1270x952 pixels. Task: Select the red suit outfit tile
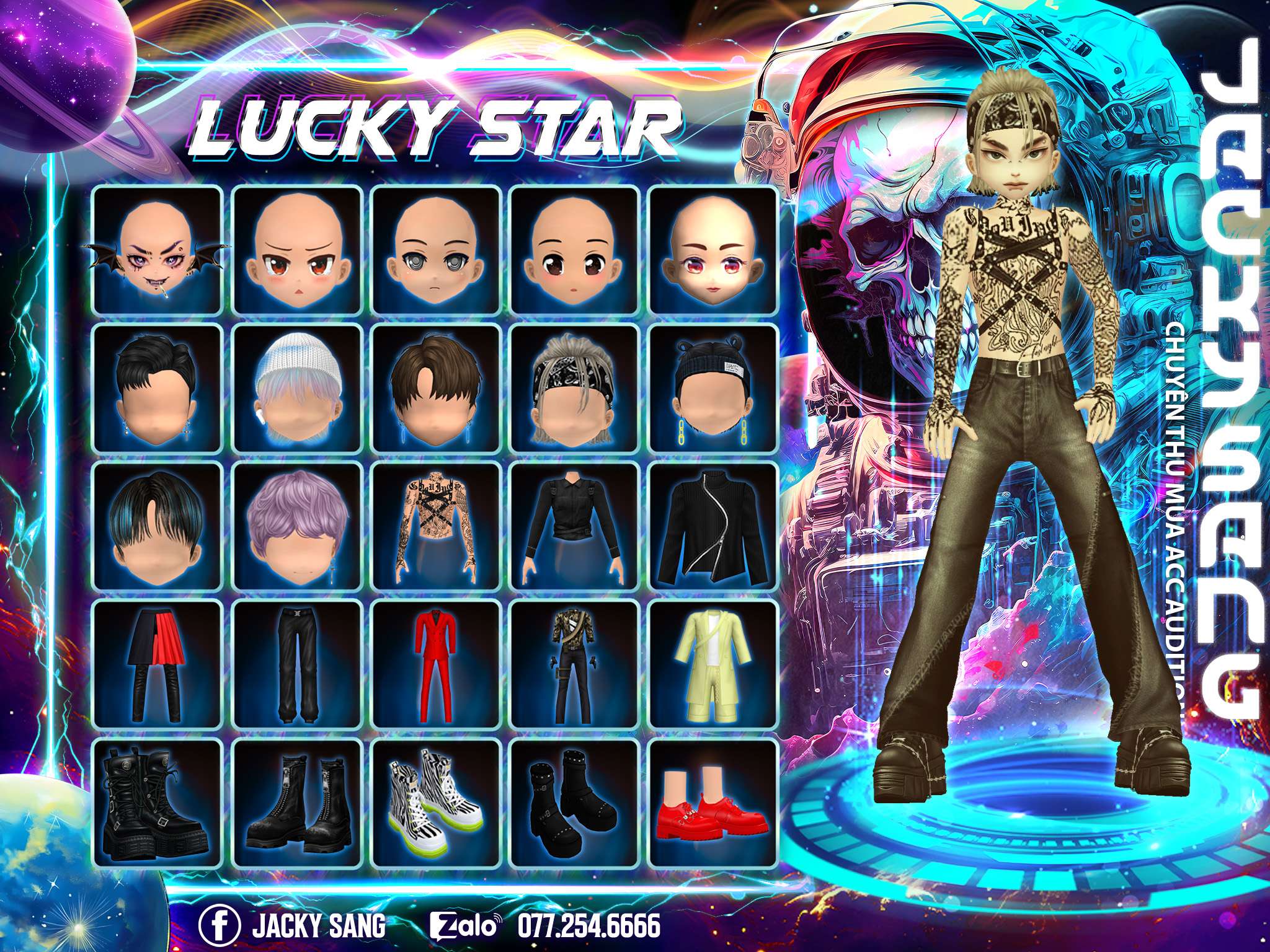(x=435, y=664)
